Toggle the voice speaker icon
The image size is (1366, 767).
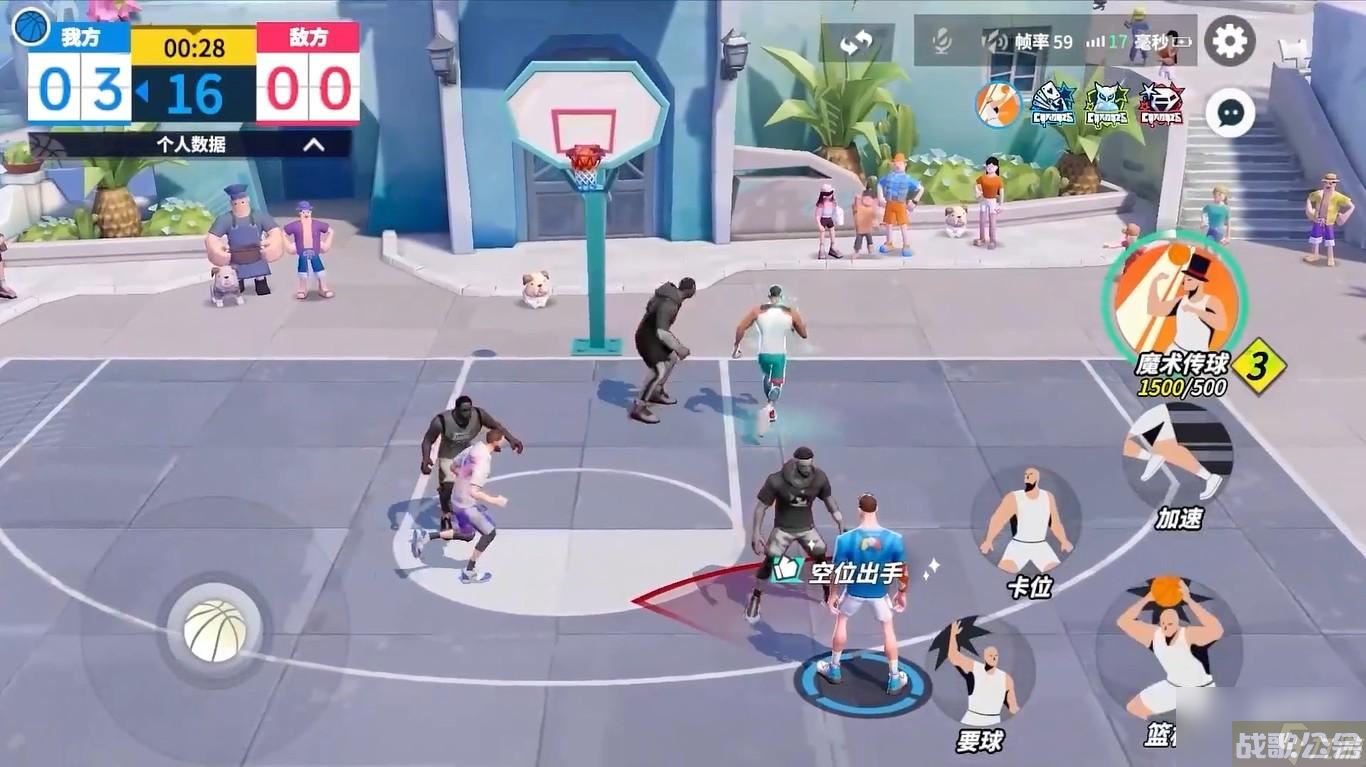(x=995, y=41)
